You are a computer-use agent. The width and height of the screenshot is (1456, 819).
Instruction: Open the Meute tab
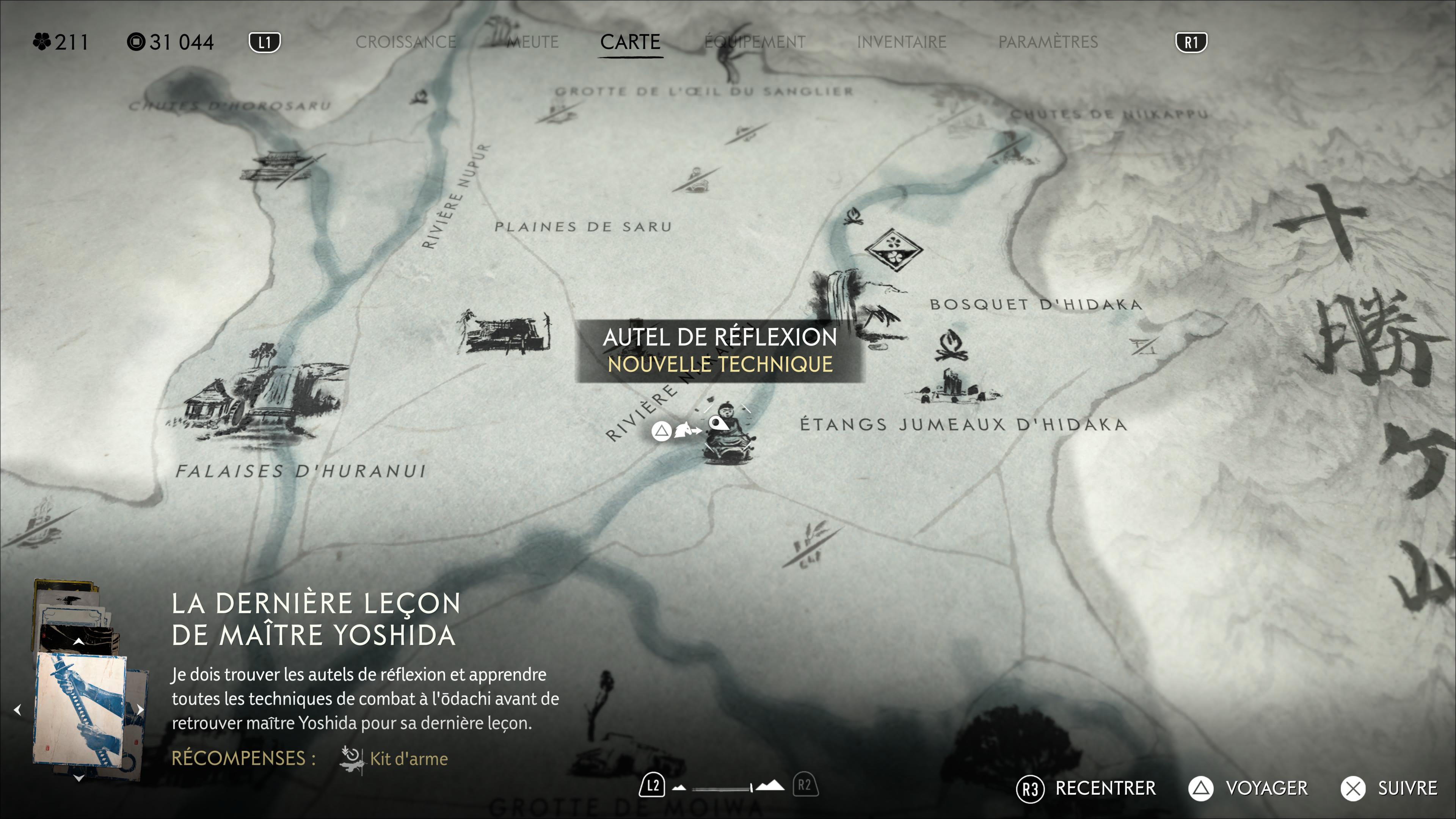click(x=532, y=42)
